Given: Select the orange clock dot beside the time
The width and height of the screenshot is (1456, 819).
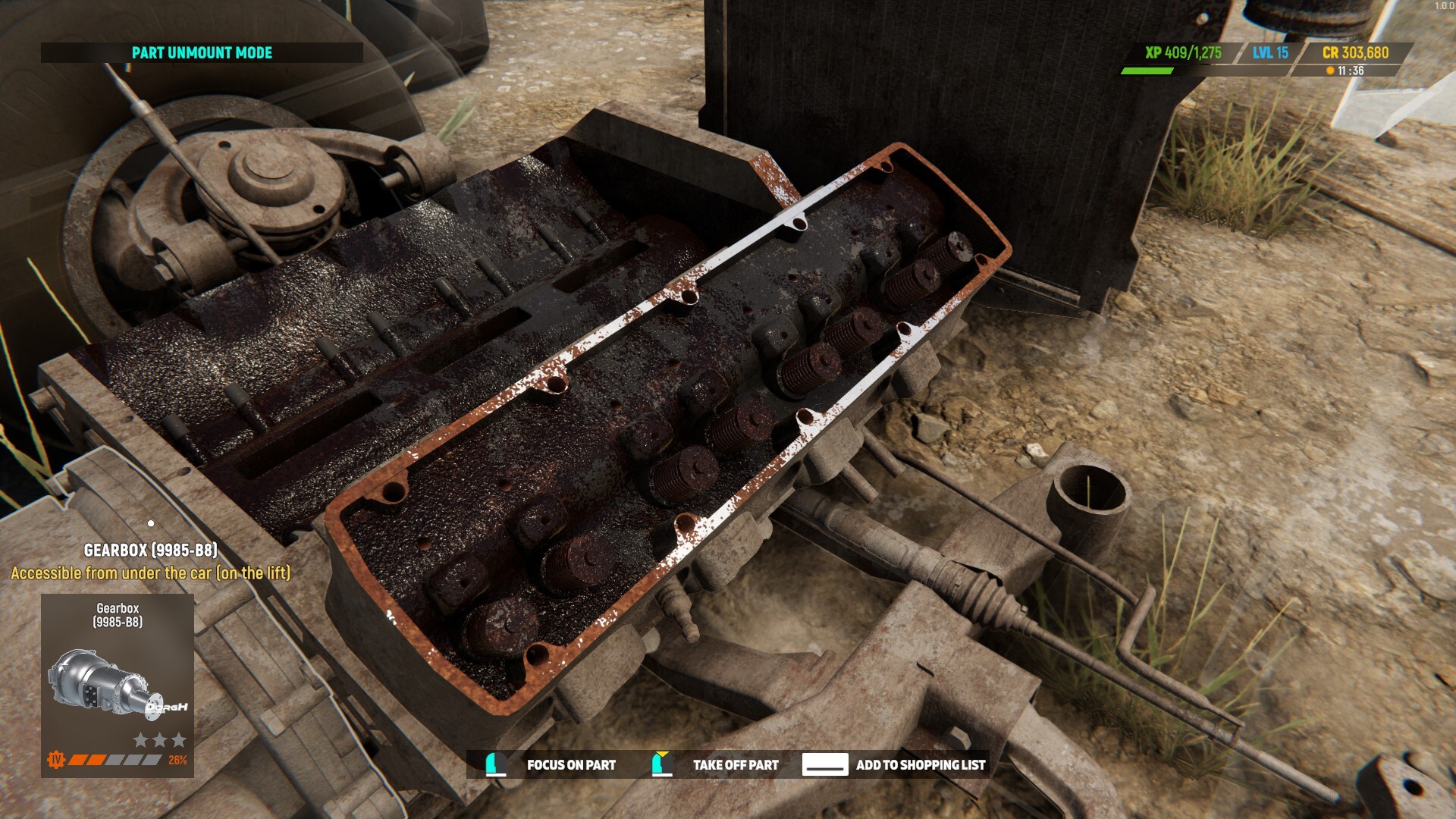Looking at the screenshot, I should pos(1329,69).
